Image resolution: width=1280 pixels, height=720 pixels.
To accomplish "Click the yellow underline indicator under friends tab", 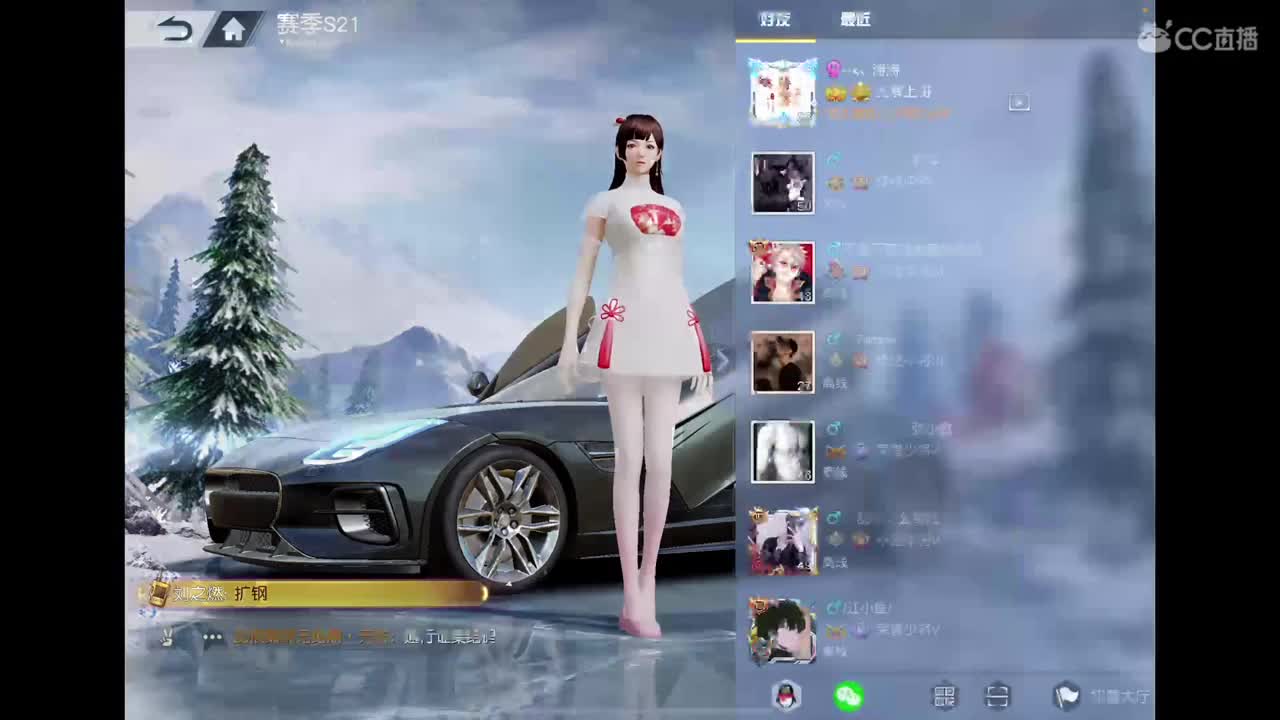I will click(775, 37).
